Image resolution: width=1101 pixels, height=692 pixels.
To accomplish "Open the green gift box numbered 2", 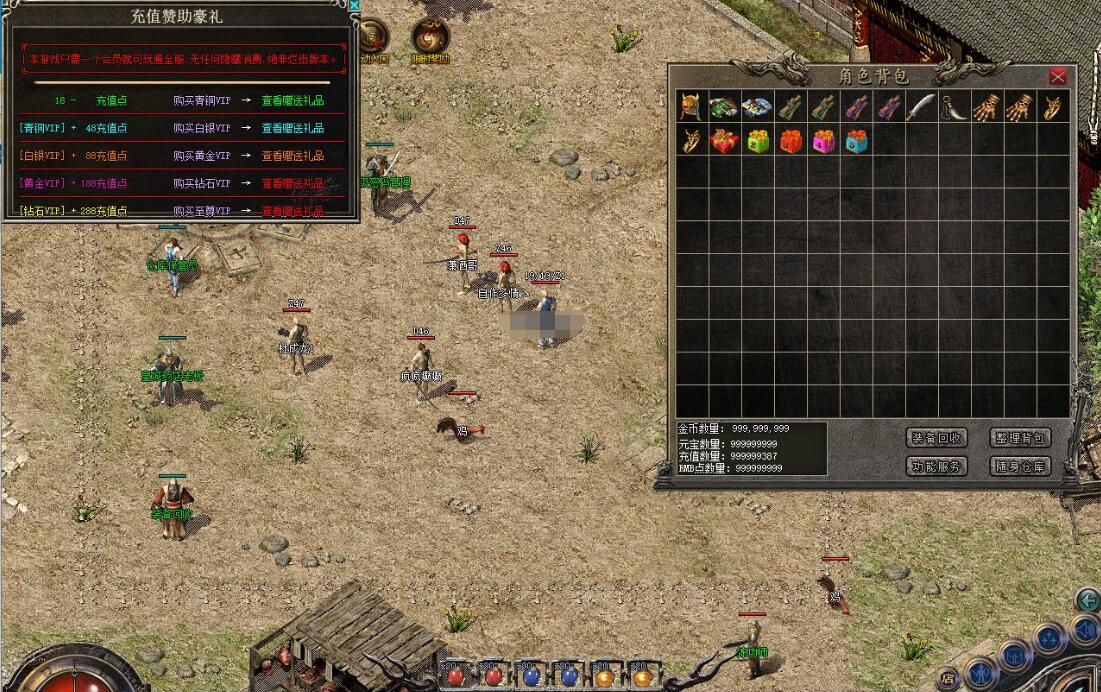I will point(757,141).
